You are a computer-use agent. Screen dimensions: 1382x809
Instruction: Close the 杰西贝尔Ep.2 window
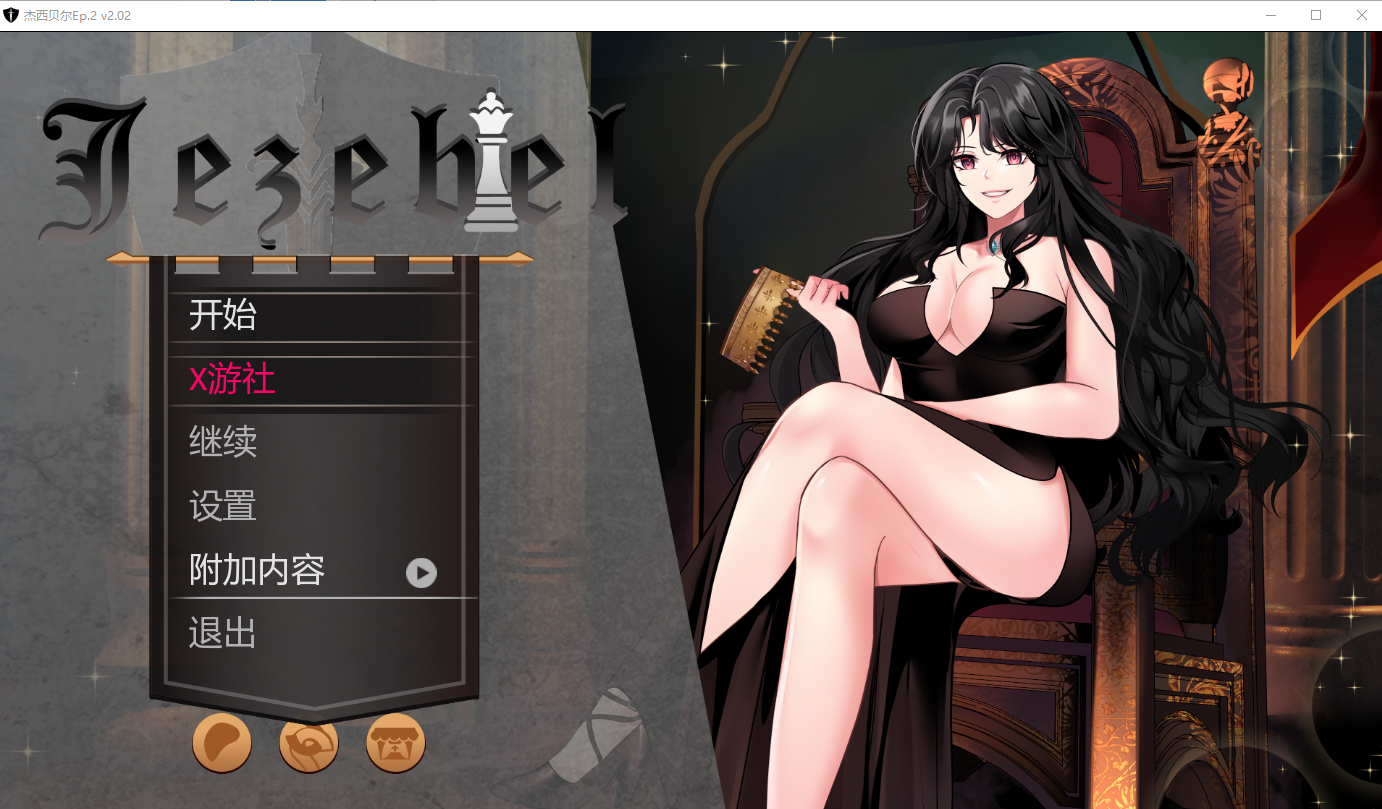pyautogui.click(x=1361, y=15)
